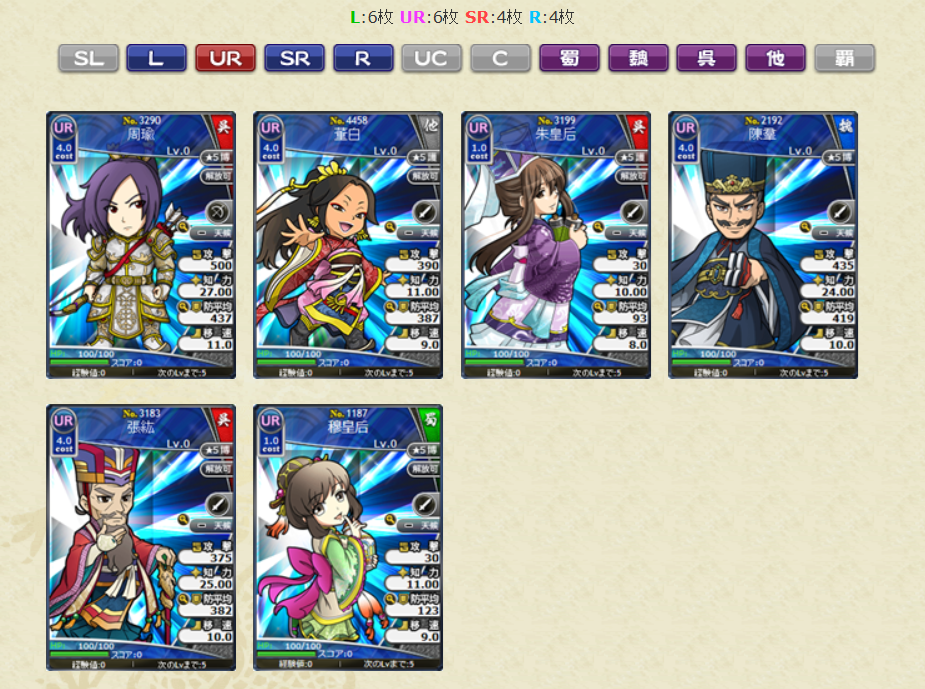Switch to the 呉 faction filter
Screen dimensions: 925x689
pyautogui.click(x=706, y=58)
